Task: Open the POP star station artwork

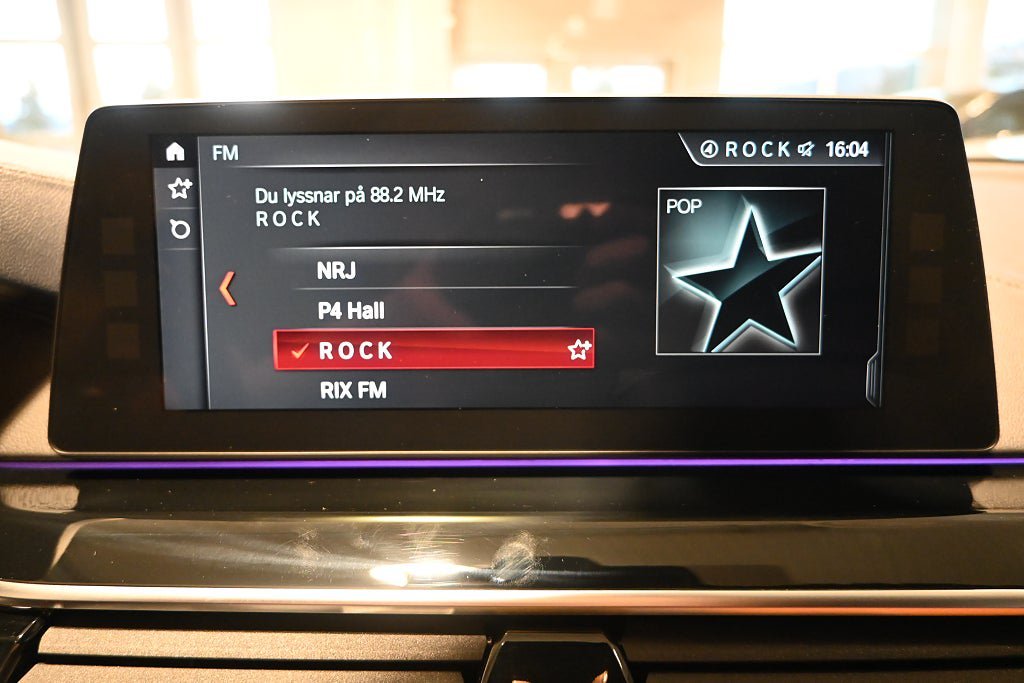Action: point(740,271)
